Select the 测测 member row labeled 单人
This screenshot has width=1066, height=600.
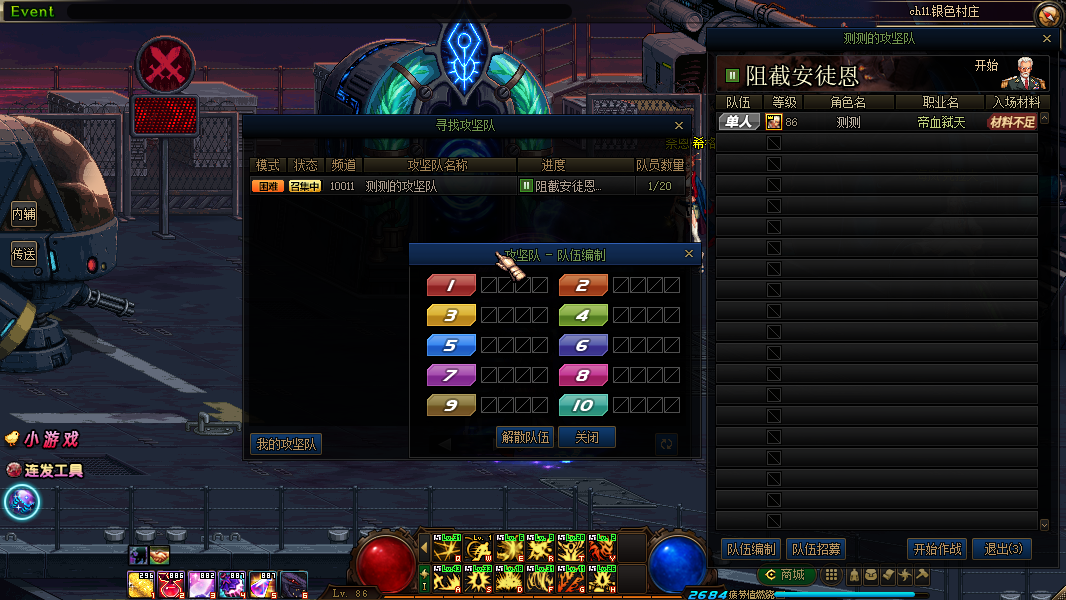click(880, 122)
